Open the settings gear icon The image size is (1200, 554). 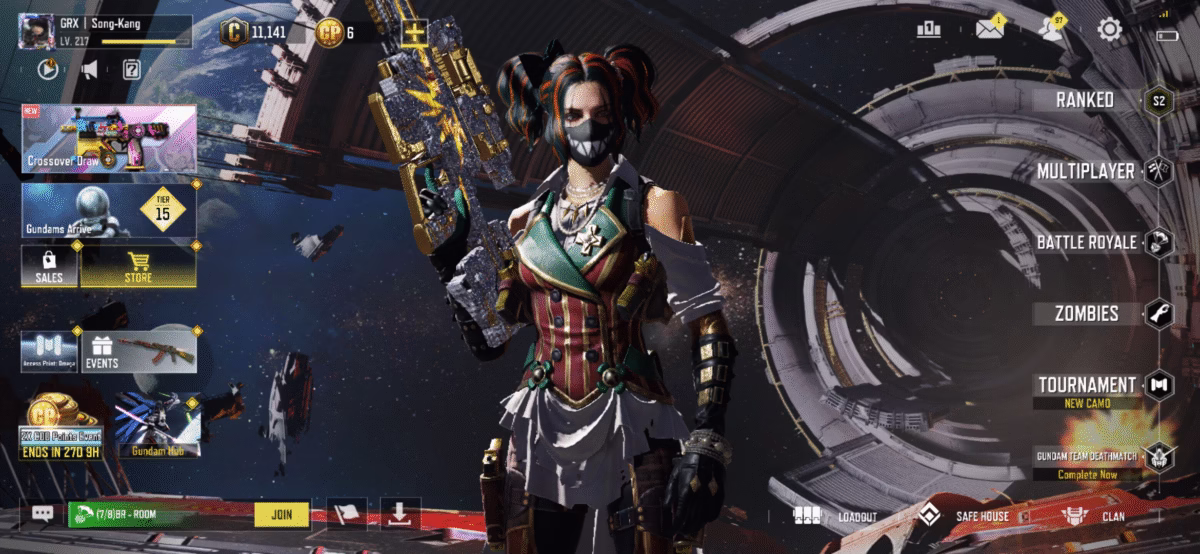pyautogui.click(x=1109, y=29)
